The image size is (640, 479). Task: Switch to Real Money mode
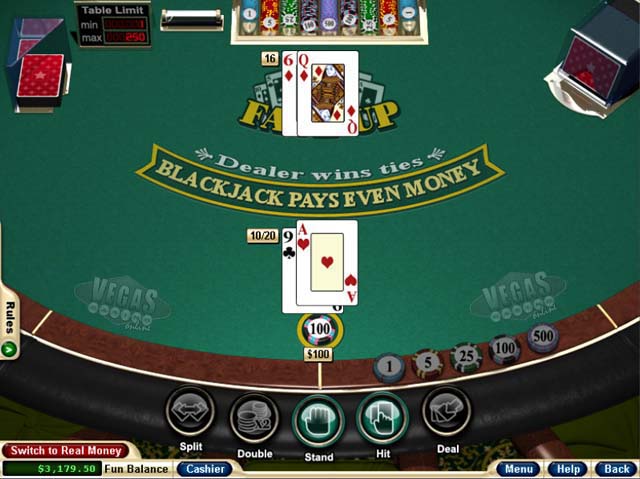(67, 451)
